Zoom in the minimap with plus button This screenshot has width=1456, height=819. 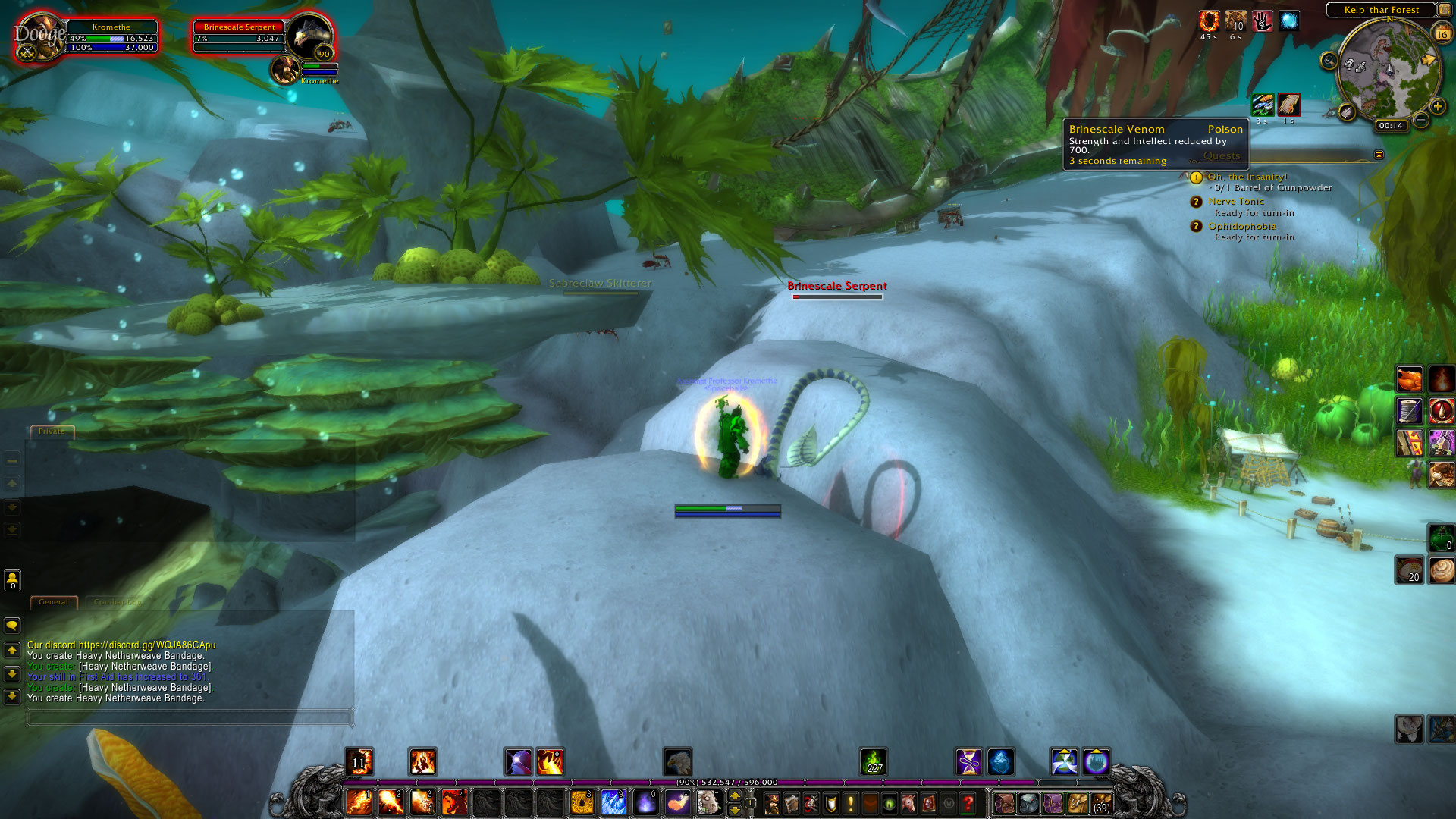(x=1437, y=106)
